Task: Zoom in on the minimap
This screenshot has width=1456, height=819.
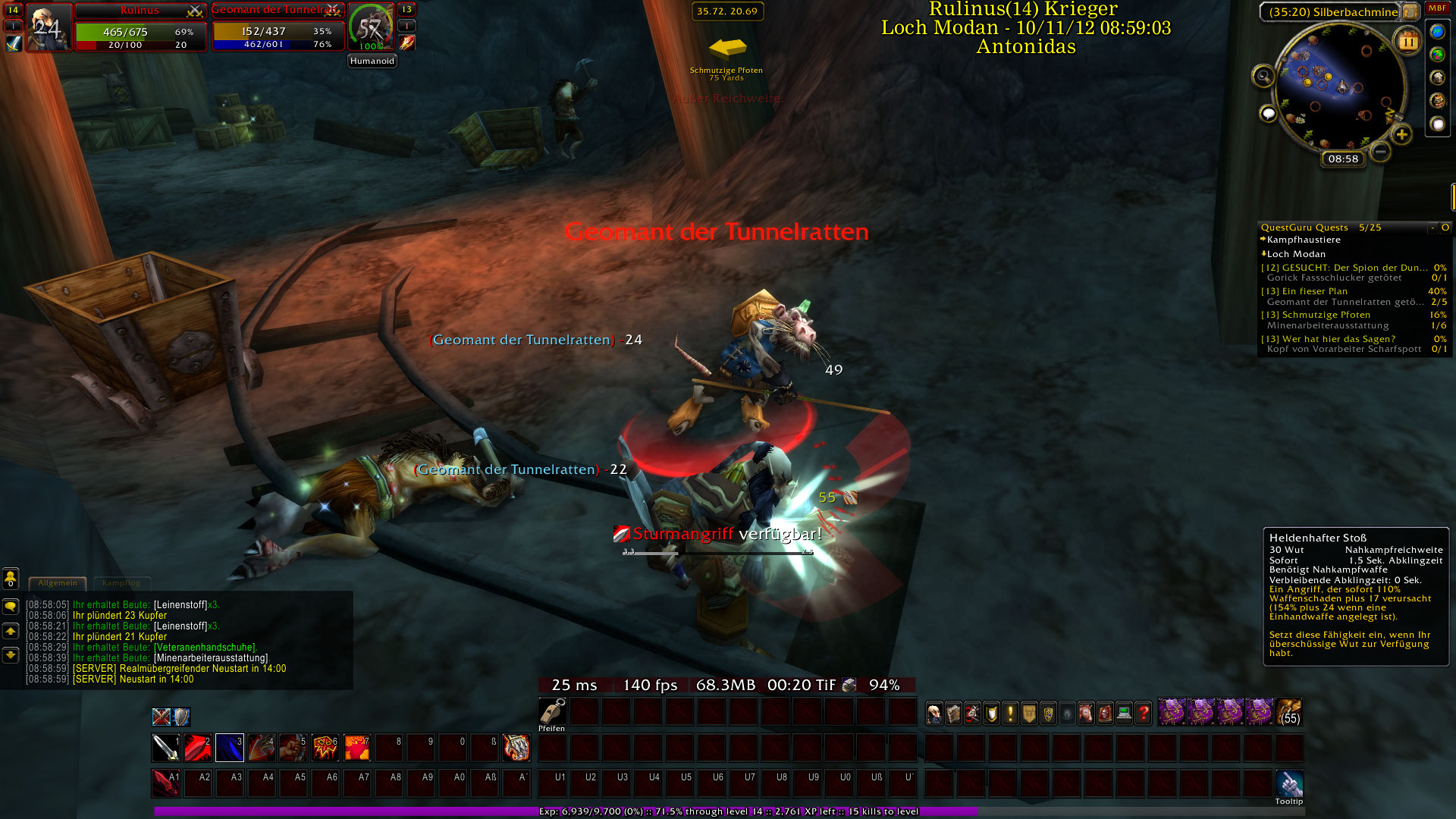Action: pyautogui.click(x=1401, y=135)
